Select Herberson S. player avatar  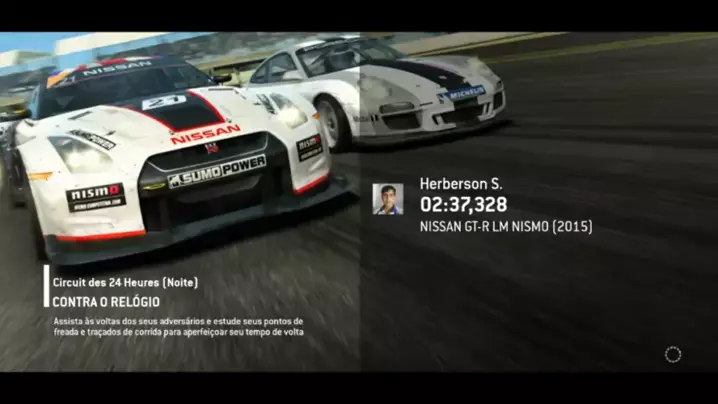388,199
